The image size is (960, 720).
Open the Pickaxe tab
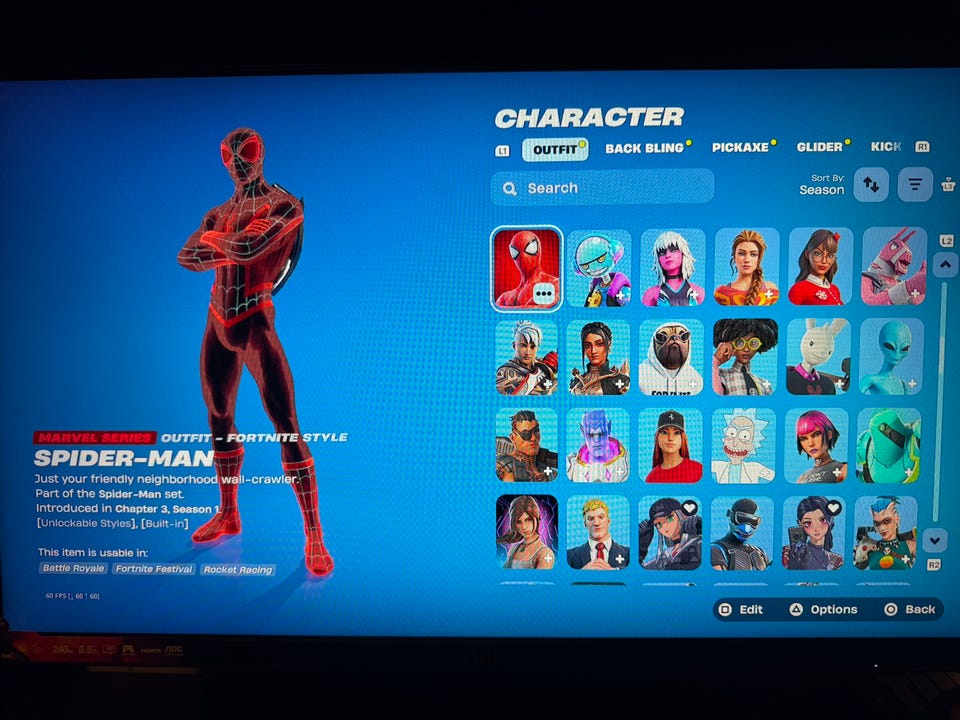740,147
